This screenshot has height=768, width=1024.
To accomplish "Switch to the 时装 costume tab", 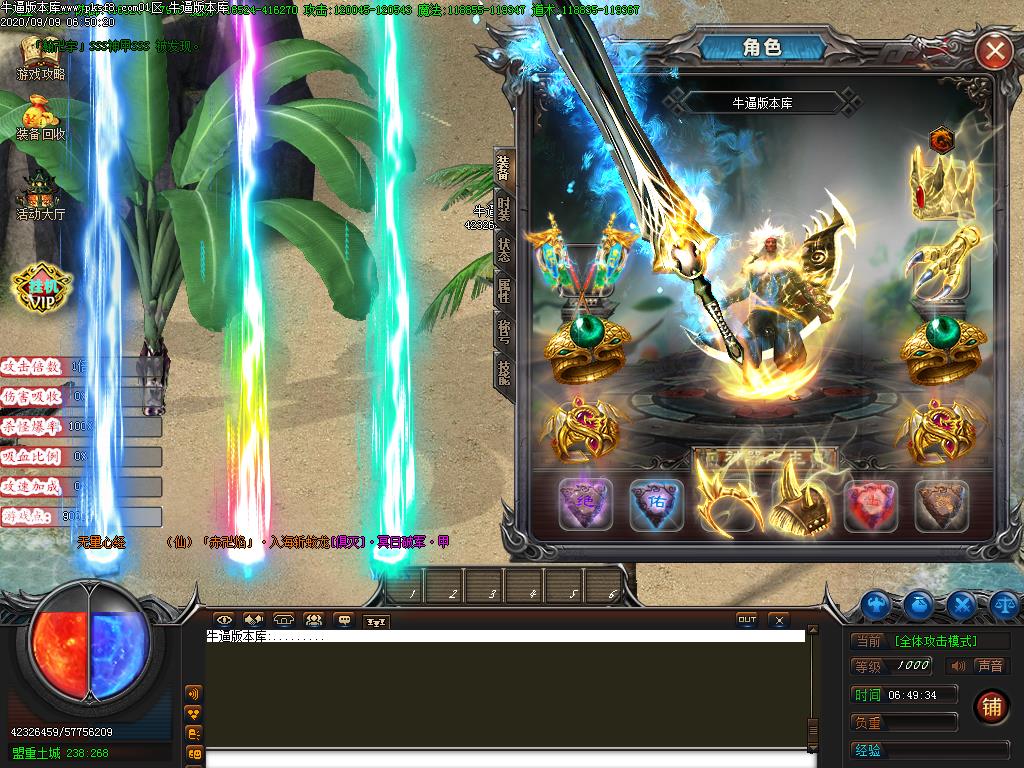I will click(504, 209).
